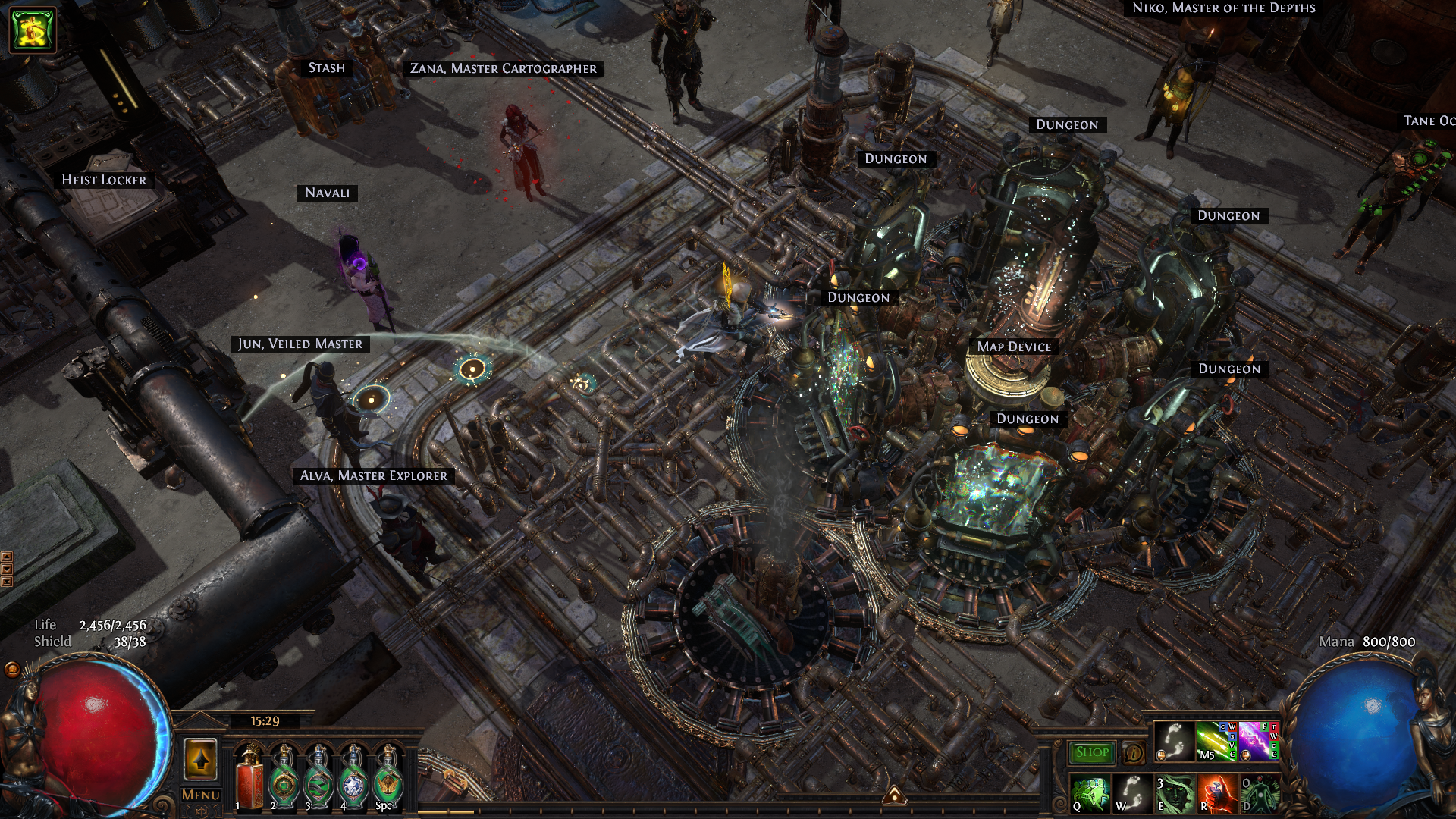Expand the arrow tab at bottom center
Image resolution: width=1456 pixels, height=819 pixels.
[x=894, y=795]
